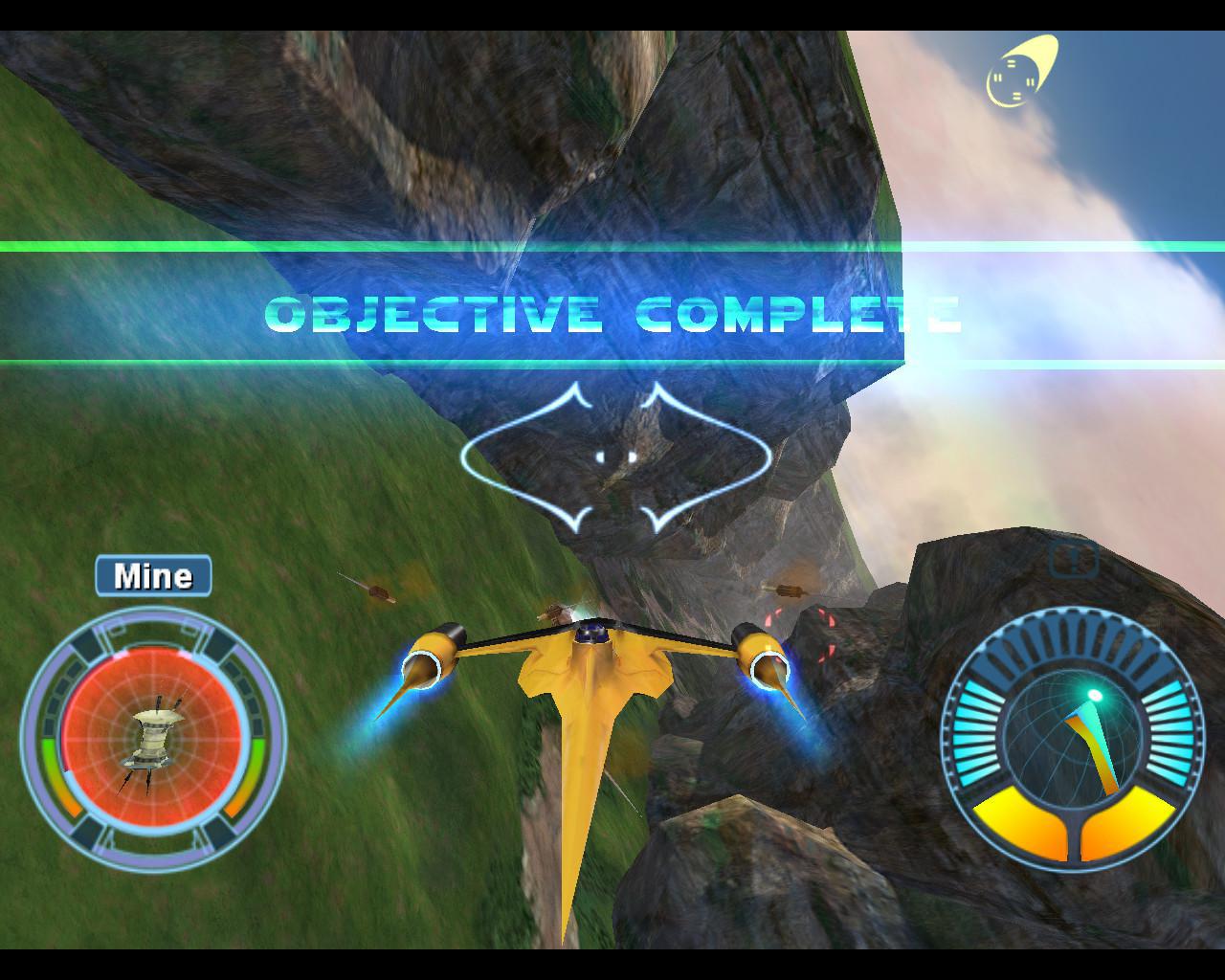Click the torpedo flying left of the starfighter
Image resolution: width=1225 pixels, height=980 pixels.
pyautogui.click(x=378, y=591)
